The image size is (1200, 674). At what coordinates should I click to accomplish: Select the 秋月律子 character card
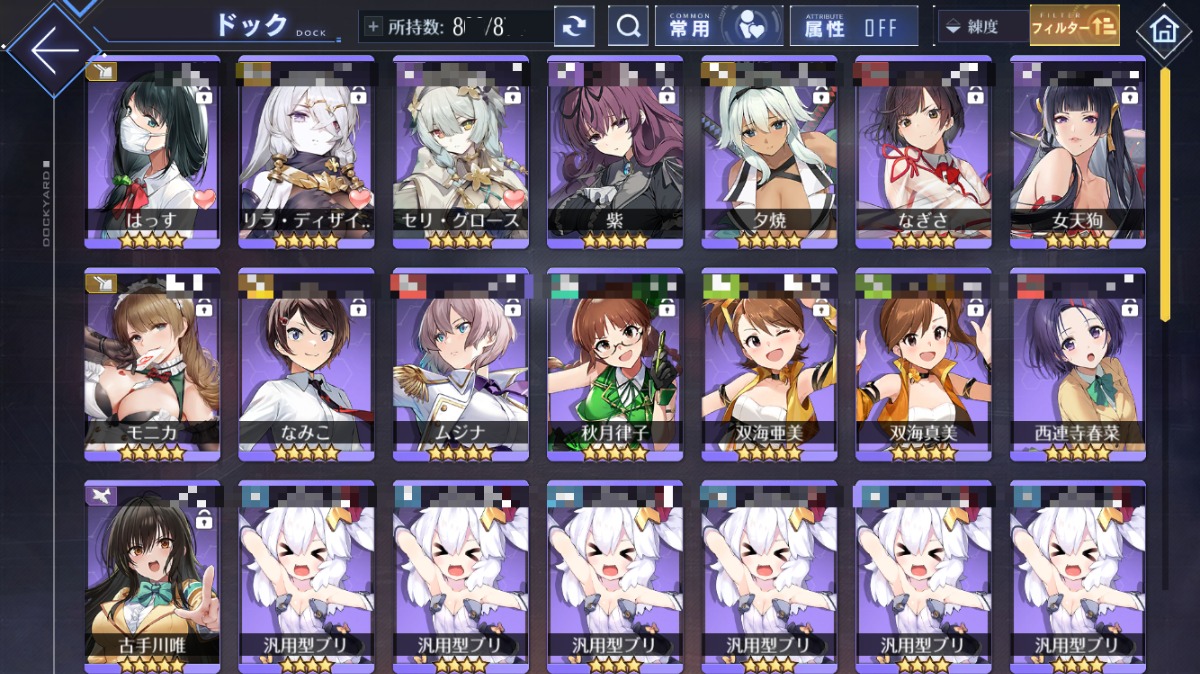click(615, 364)
